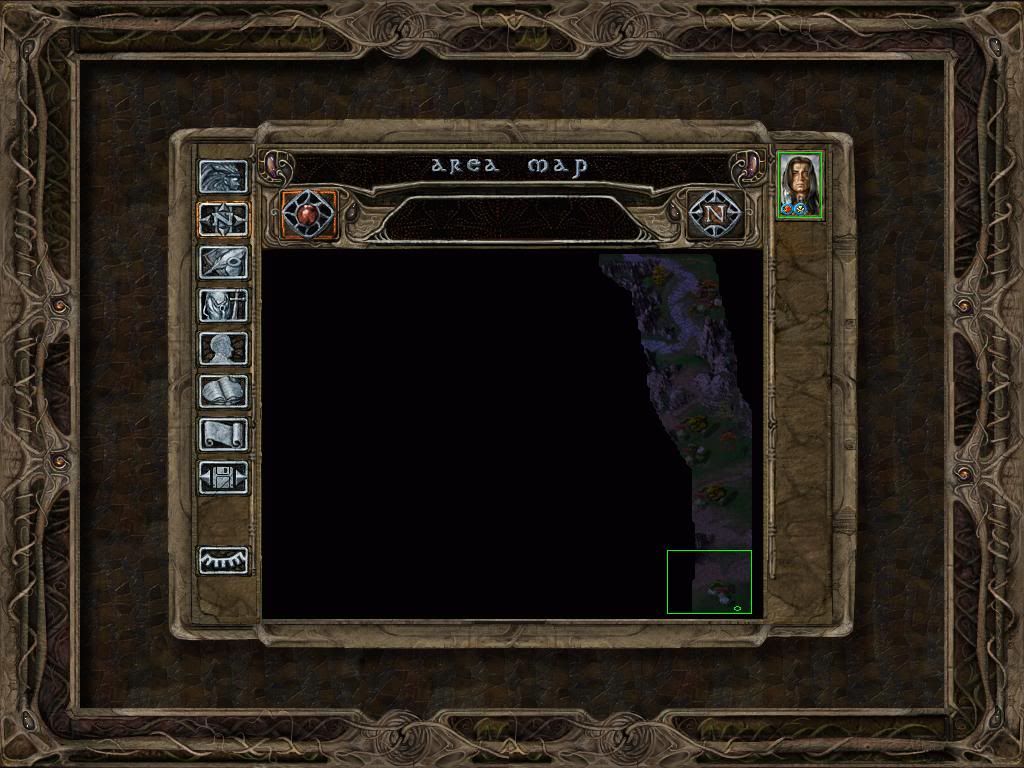Open the journal quill button
Image resolution: width=1024 pixels, height=768 pixels.
223,262
